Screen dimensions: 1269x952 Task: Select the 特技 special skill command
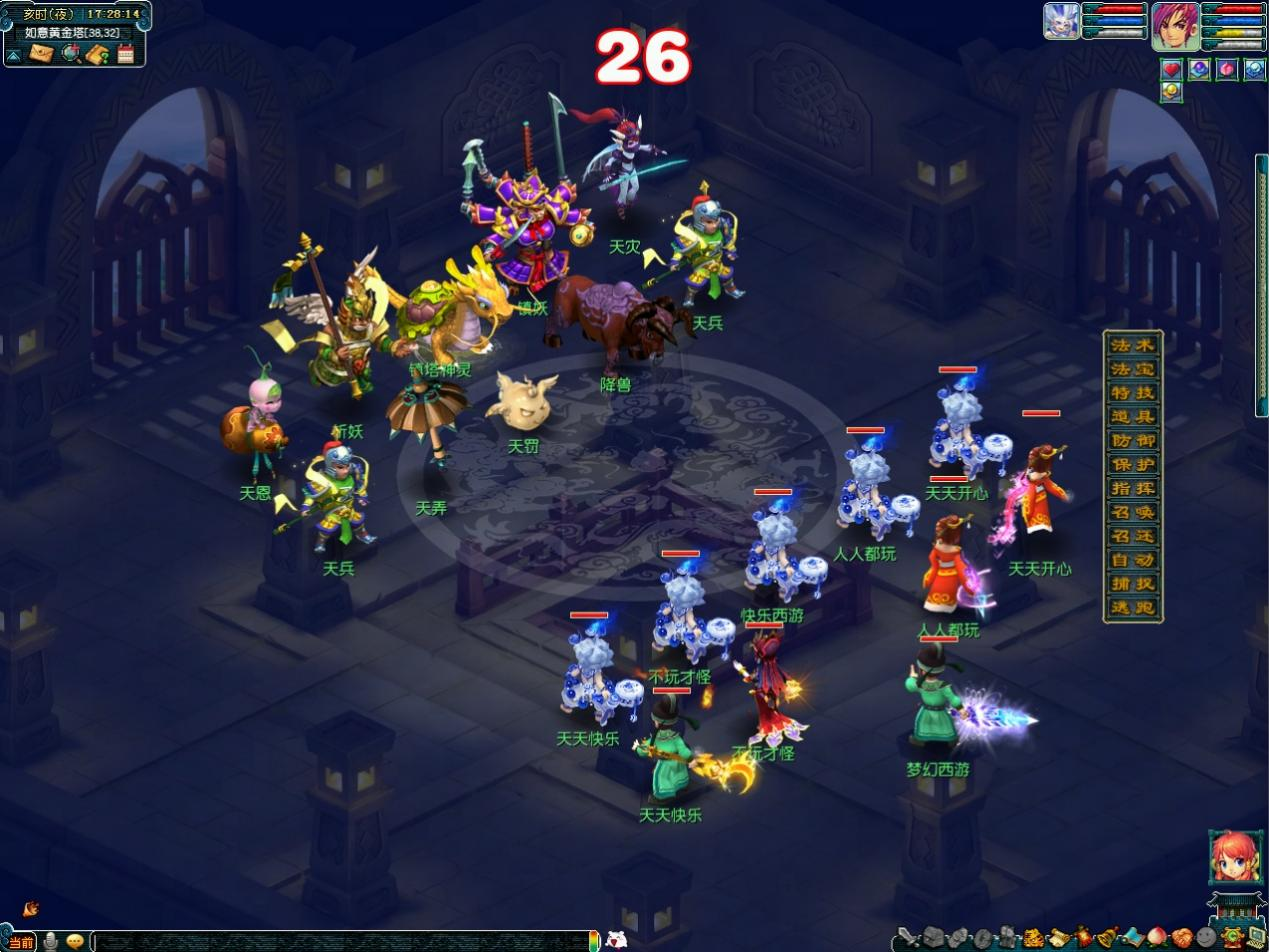tap(1133, 393)
